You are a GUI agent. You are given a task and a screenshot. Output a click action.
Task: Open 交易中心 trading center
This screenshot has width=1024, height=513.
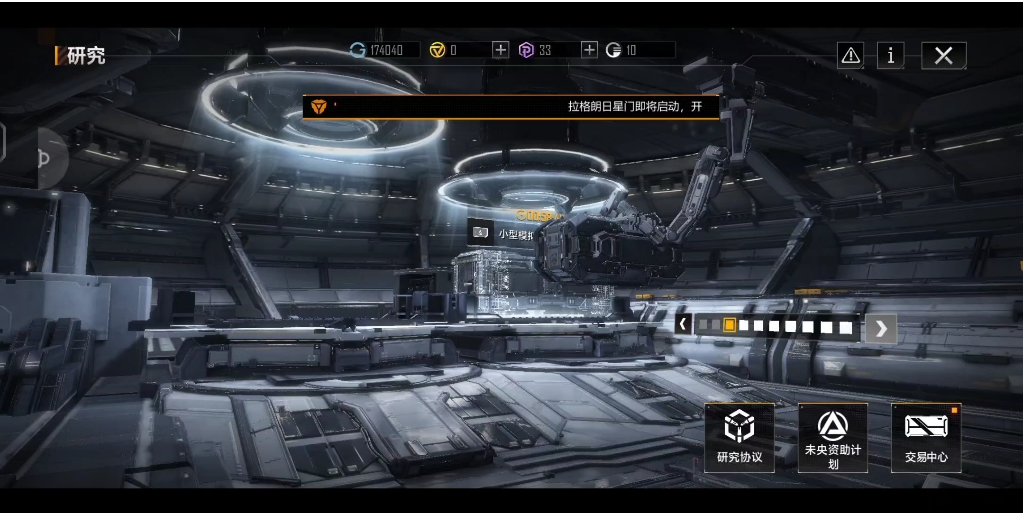[926, 437]
